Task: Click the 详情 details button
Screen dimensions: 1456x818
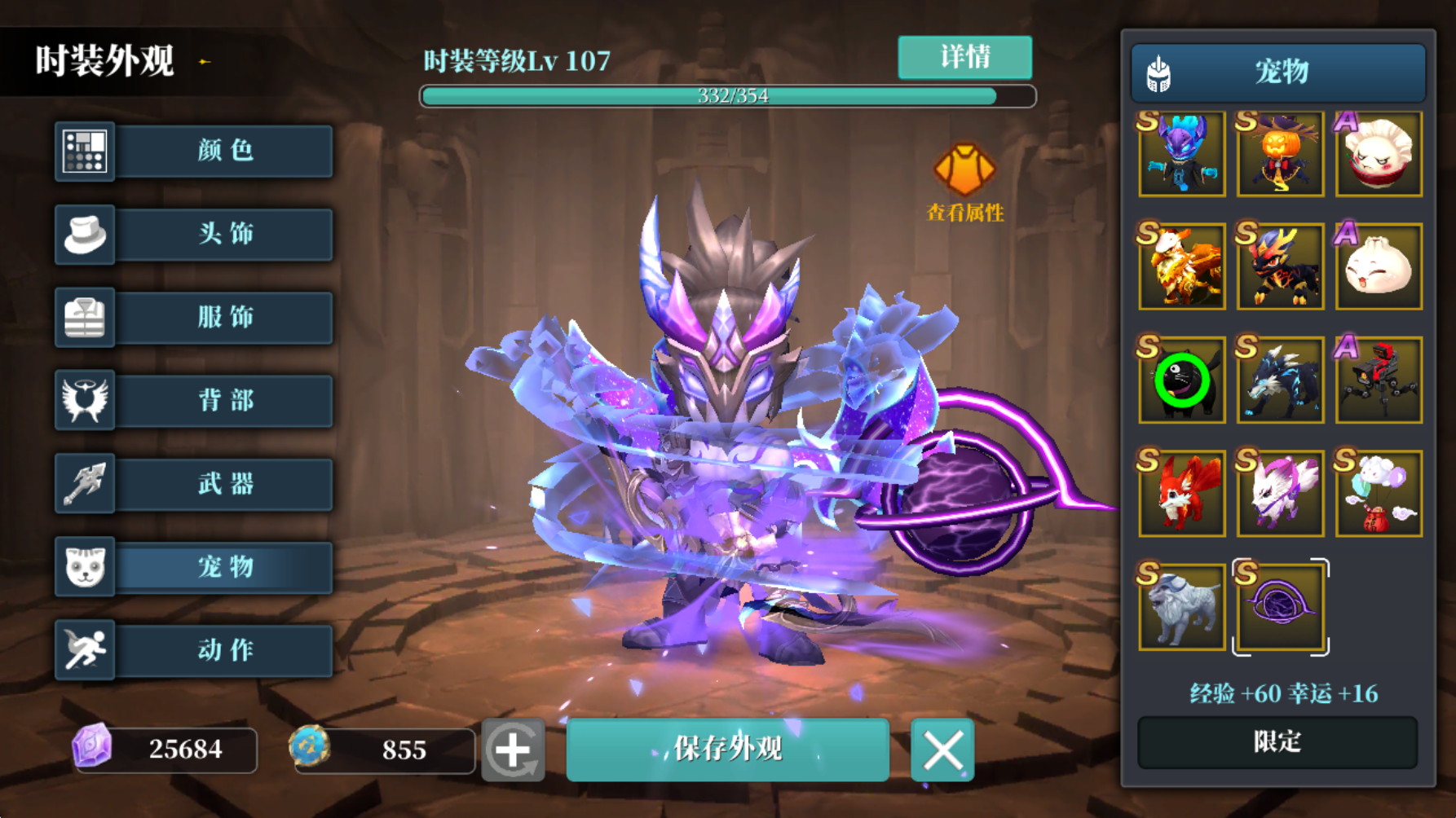Action: tap(964, 57)
